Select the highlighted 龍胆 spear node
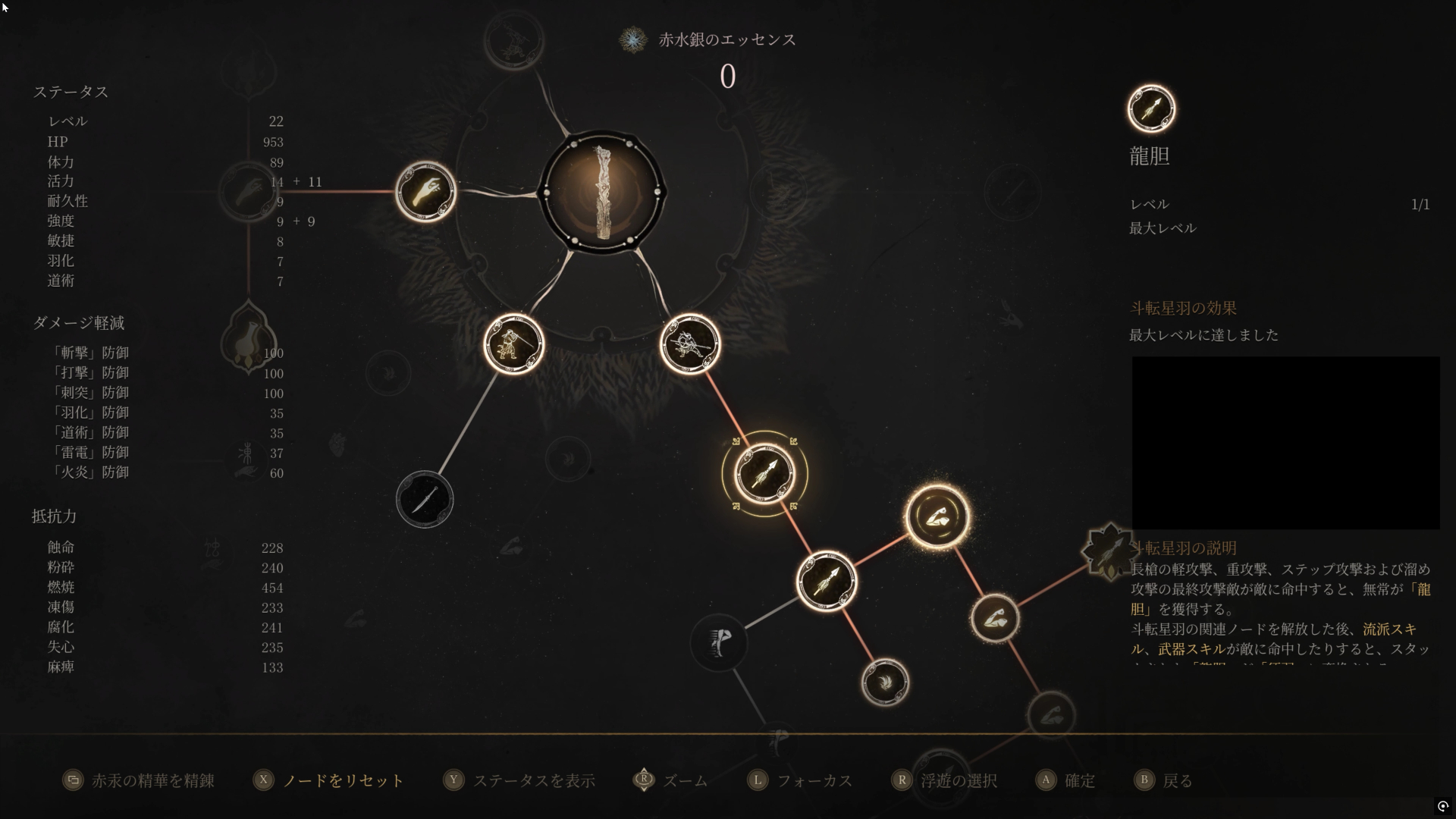Image resolution: width=1456 pixels, height=819 pixels. pyautogui.click(x=764, y=474)
